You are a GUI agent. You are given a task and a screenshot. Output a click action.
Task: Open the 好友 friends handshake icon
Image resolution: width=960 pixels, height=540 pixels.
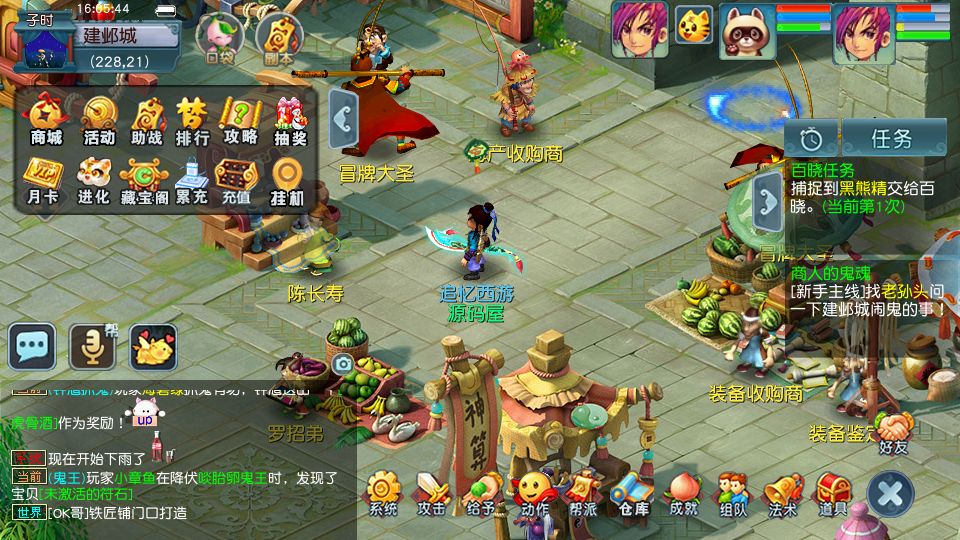[894, 430]
